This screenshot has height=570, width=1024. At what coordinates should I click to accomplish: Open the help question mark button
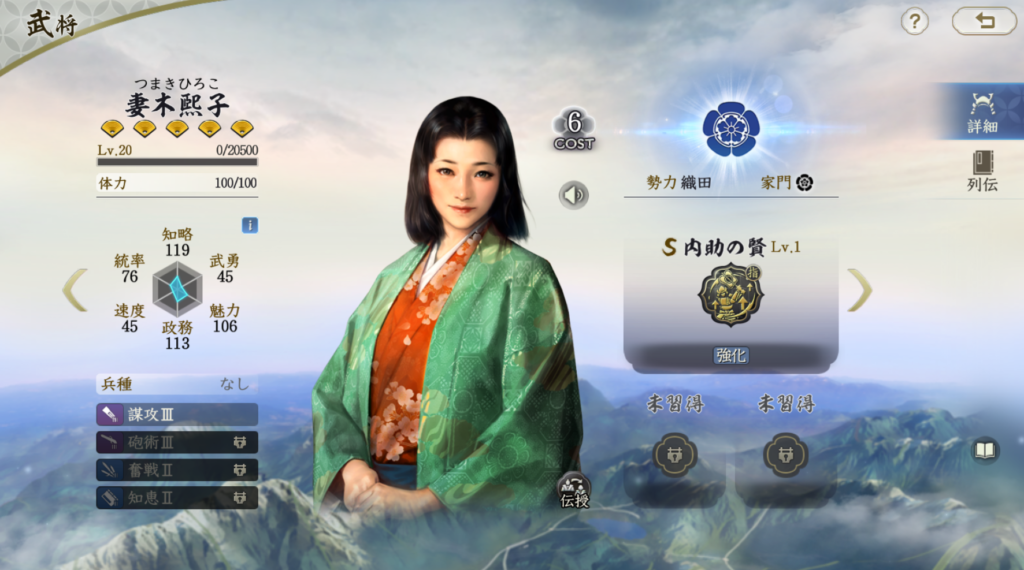915,21
